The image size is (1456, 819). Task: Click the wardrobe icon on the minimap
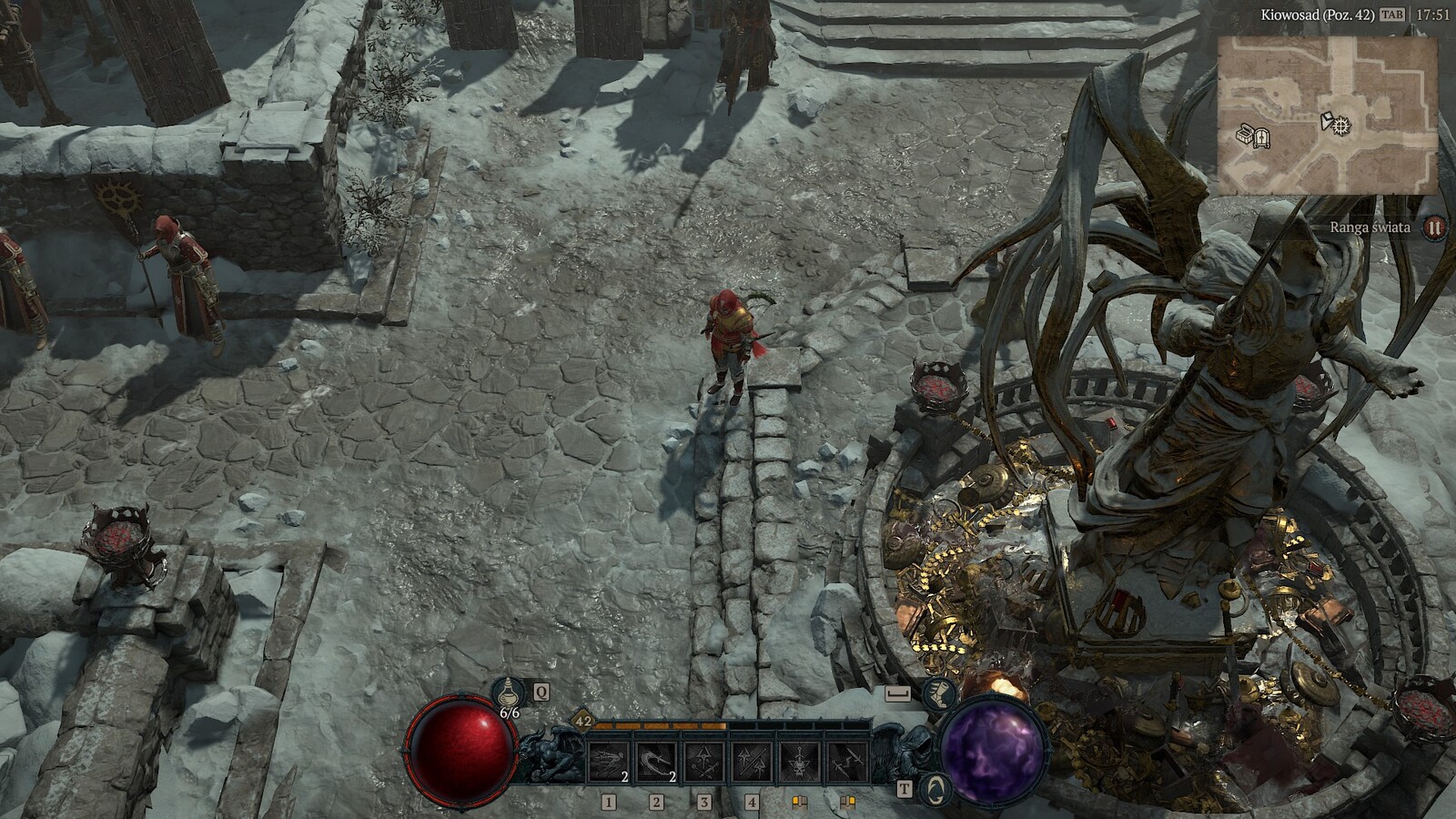tap(1261, 138)
